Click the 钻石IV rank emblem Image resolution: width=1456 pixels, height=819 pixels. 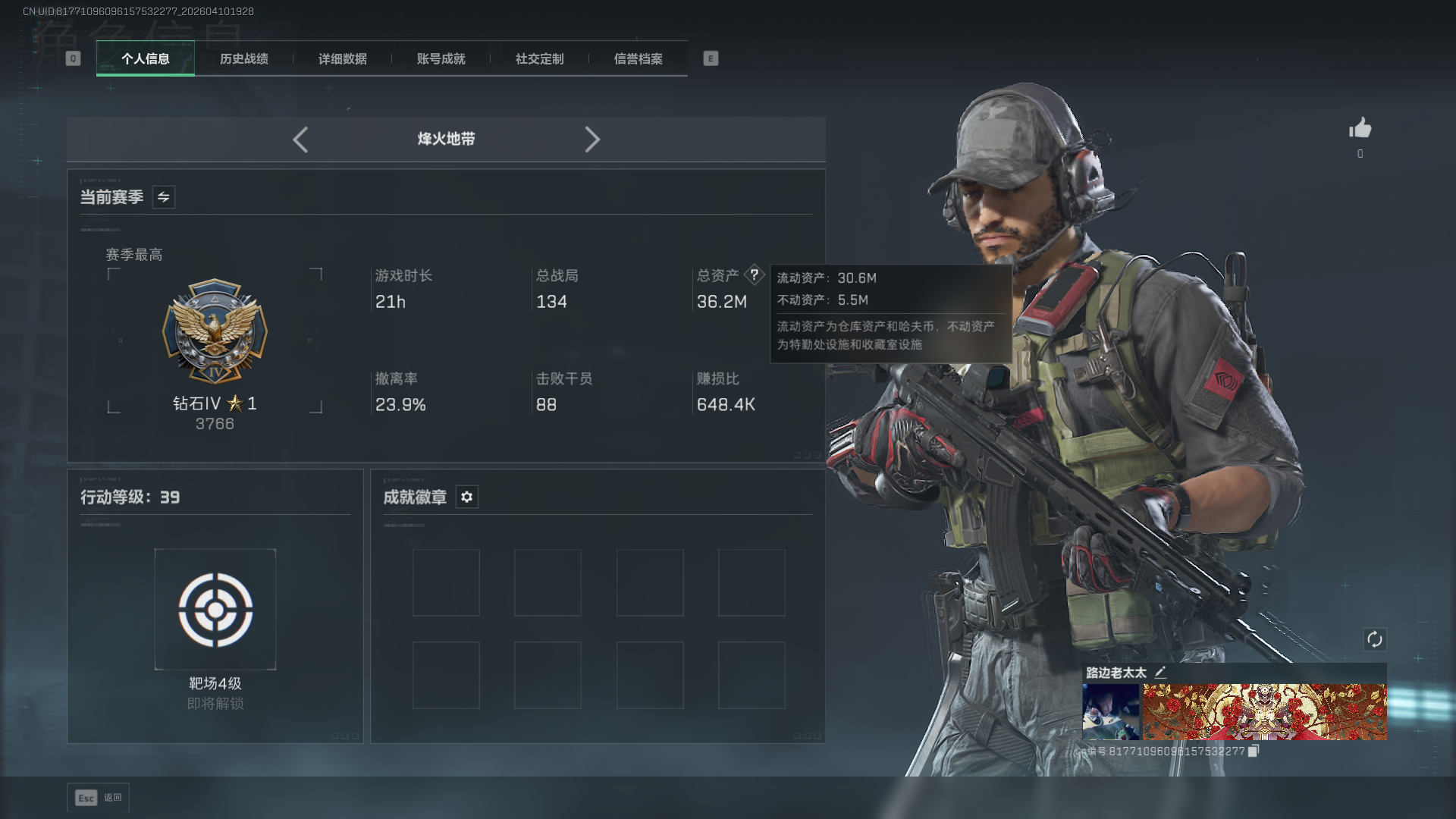(x=215, y=331)
